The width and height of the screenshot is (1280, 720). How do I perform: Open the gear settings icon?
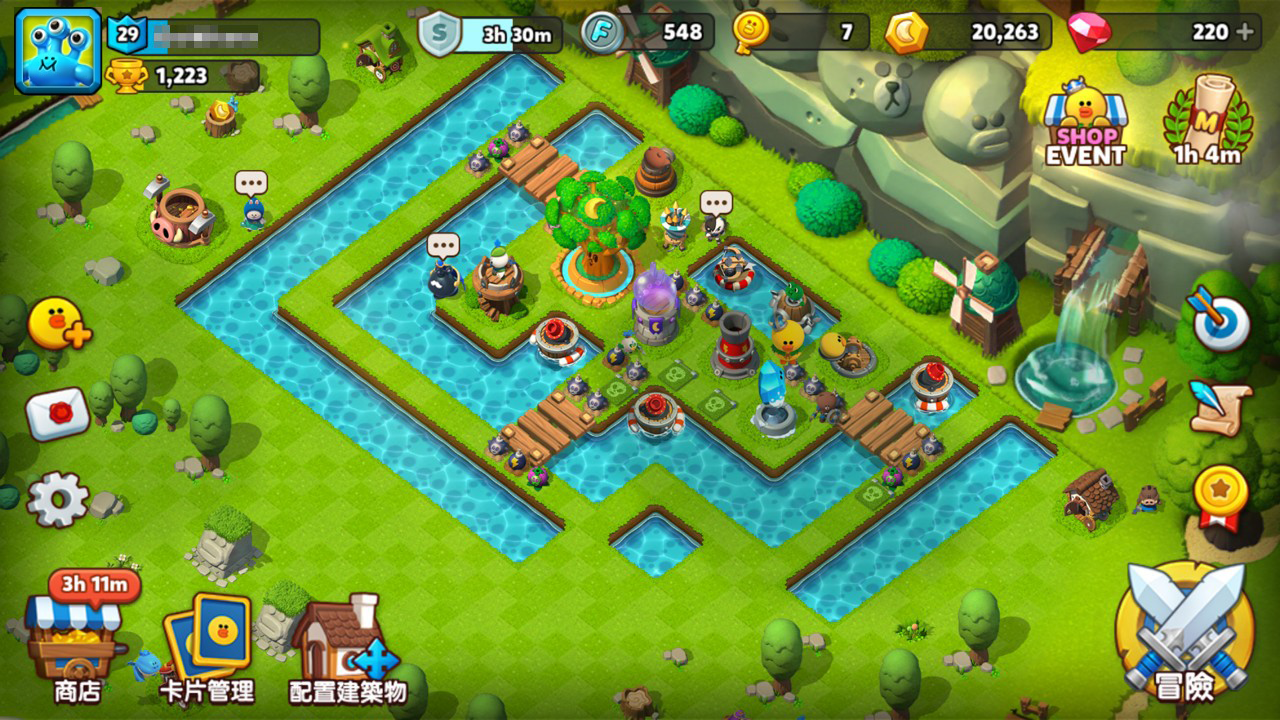[x=56, y=499]
